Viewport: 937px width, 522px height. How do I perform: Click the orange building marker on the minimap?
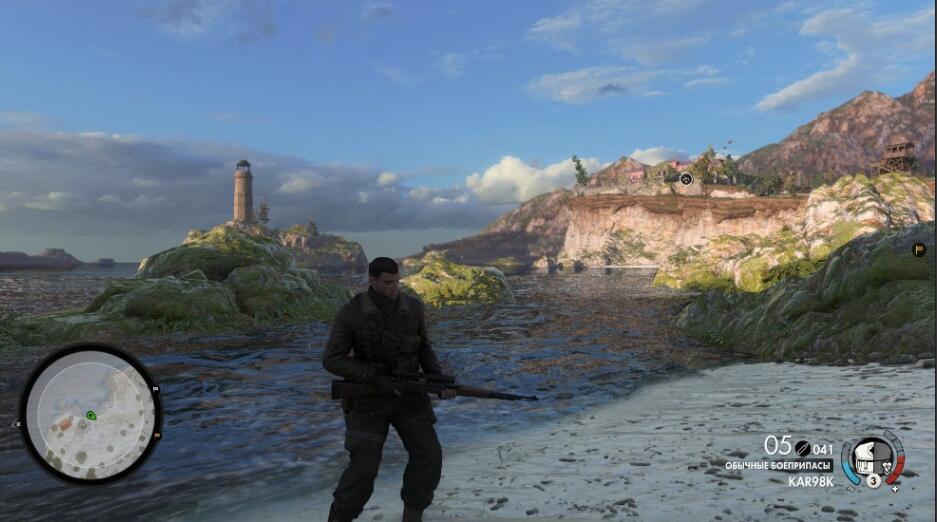(x=64, y=423)
